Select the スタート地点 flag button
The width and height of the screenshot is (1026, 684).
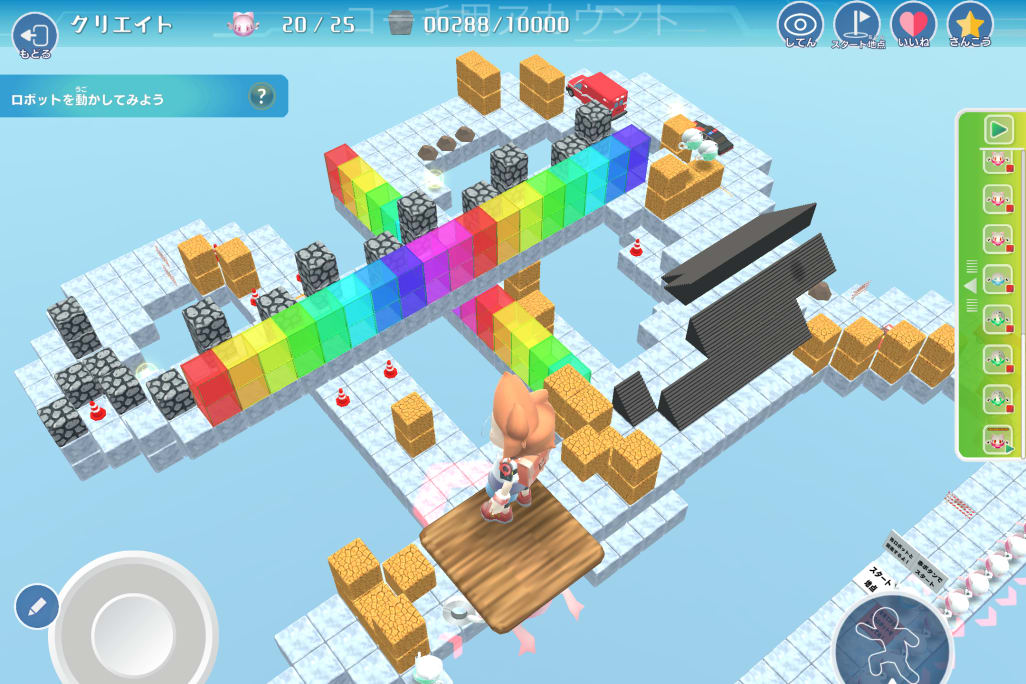(x=857, y=25)
